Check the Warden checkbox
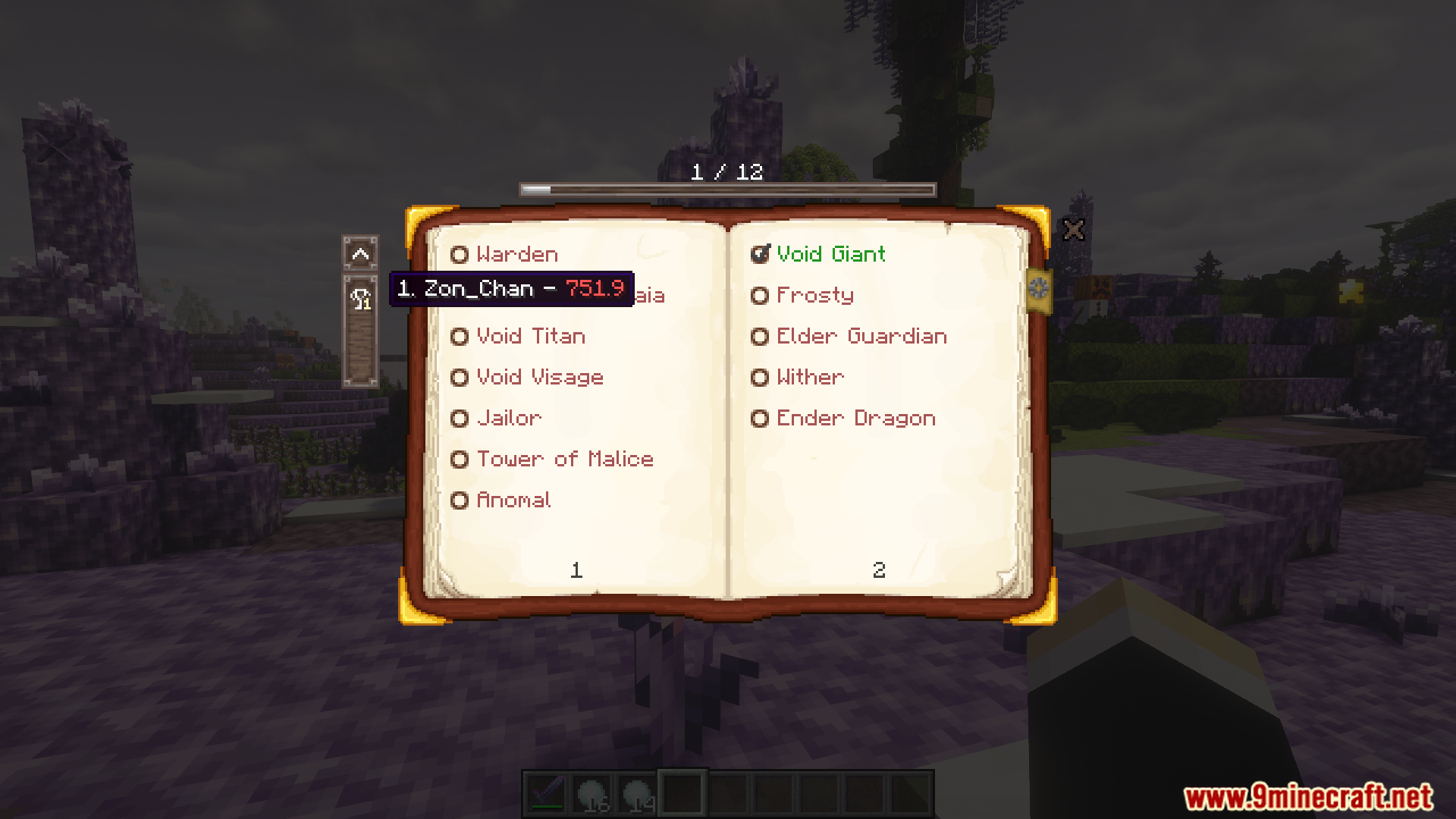Screen dimensions: 1456x819 pyautogui.click(x=460, y=255)
